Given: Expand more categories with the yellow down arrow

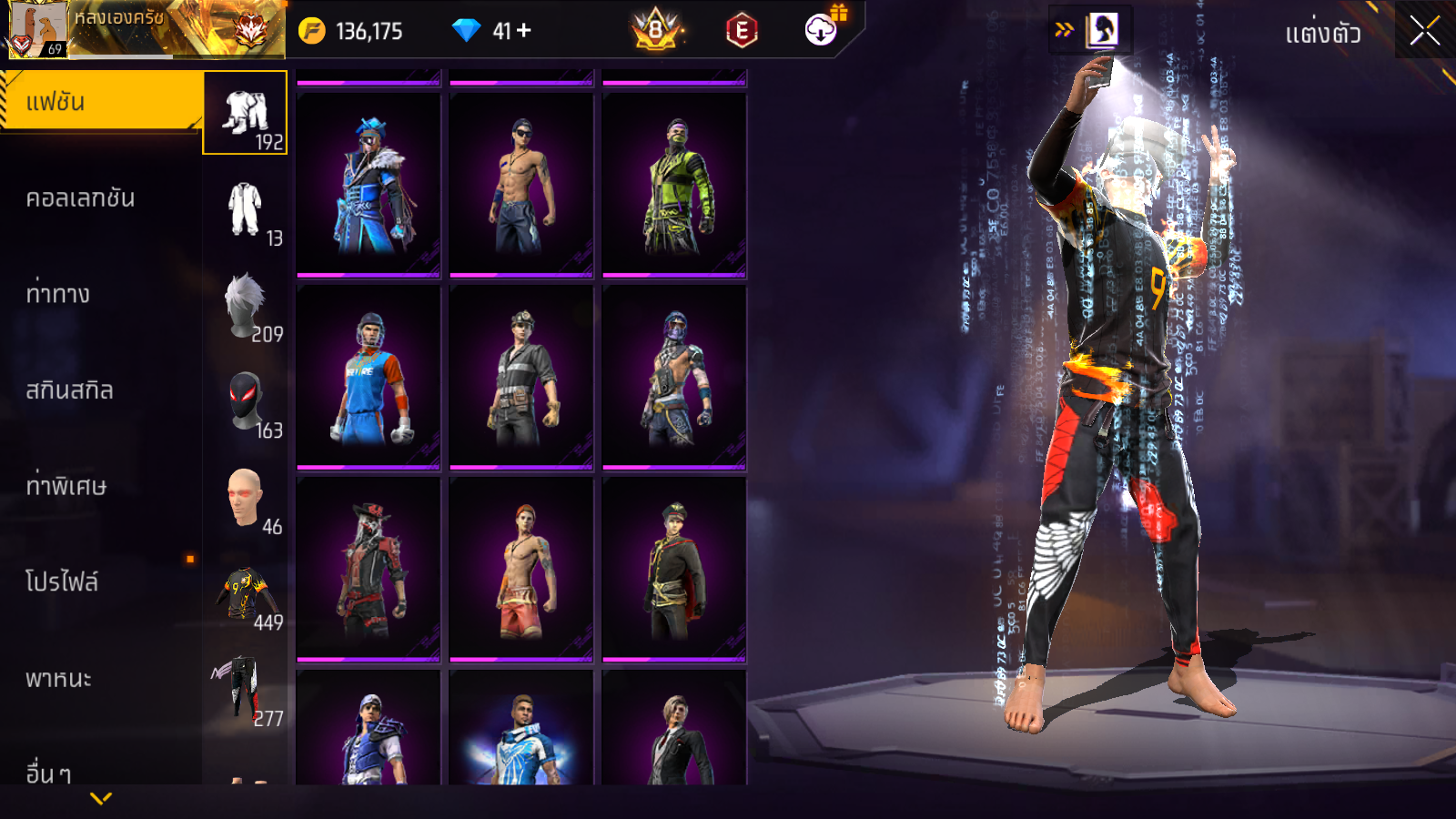Looking at the screenshot, I should pos(101,798).
